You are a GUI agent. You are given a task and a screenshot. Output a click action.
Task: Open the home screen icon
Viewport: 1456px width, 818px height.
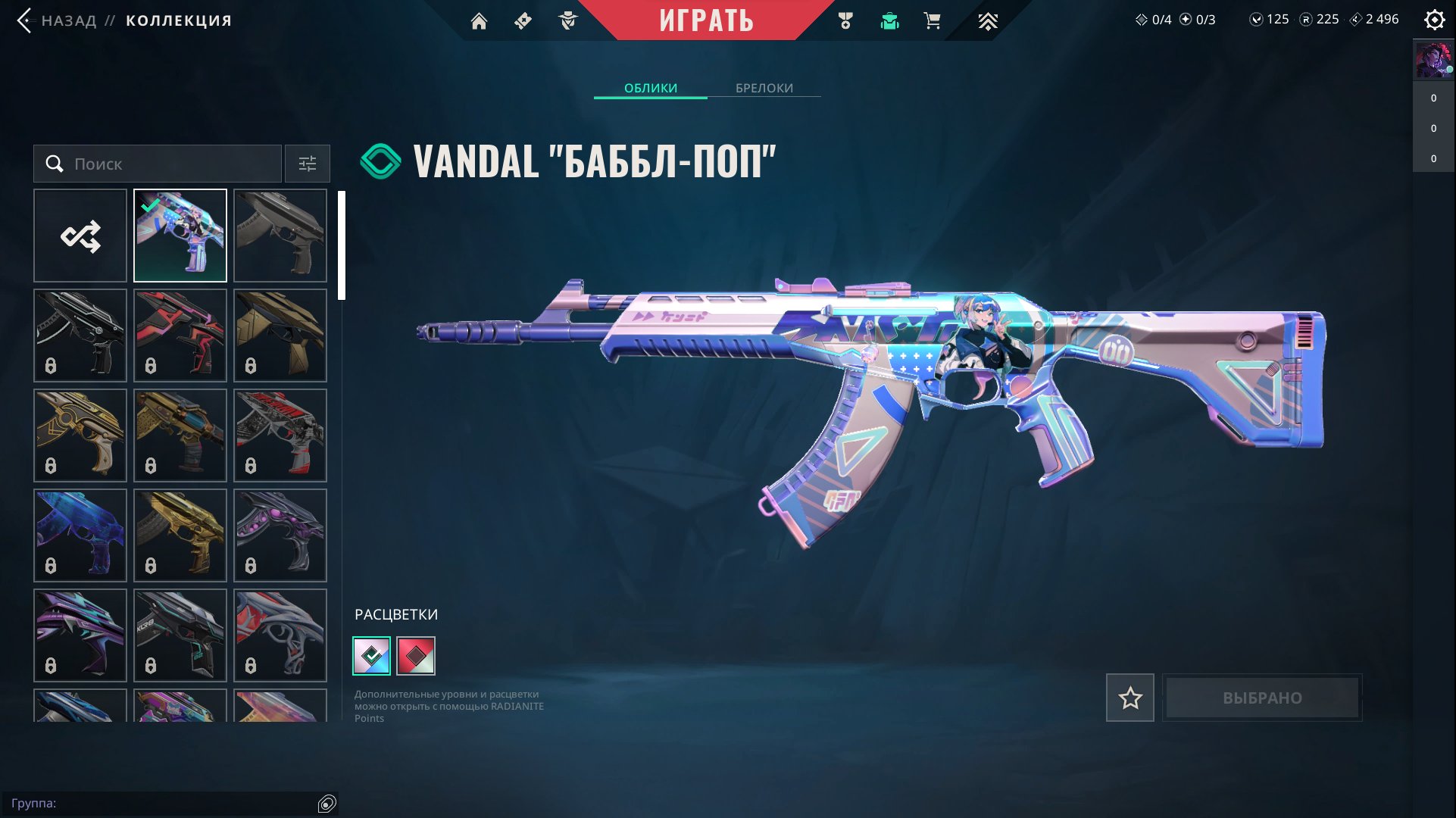point(479,21)
